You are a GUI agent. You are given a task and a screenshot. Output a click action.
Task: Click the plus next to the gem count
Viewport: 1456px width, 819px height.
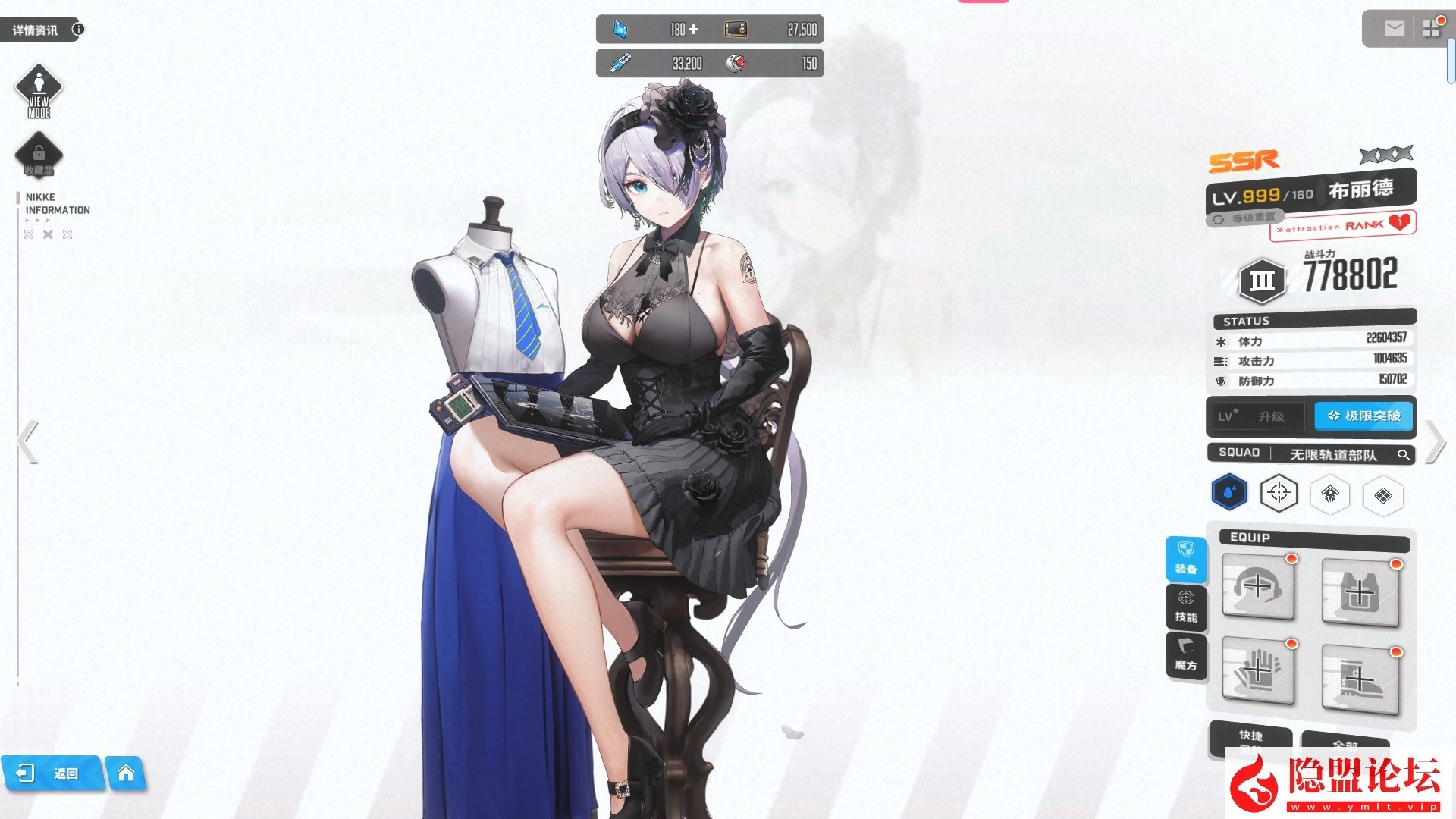692,29
